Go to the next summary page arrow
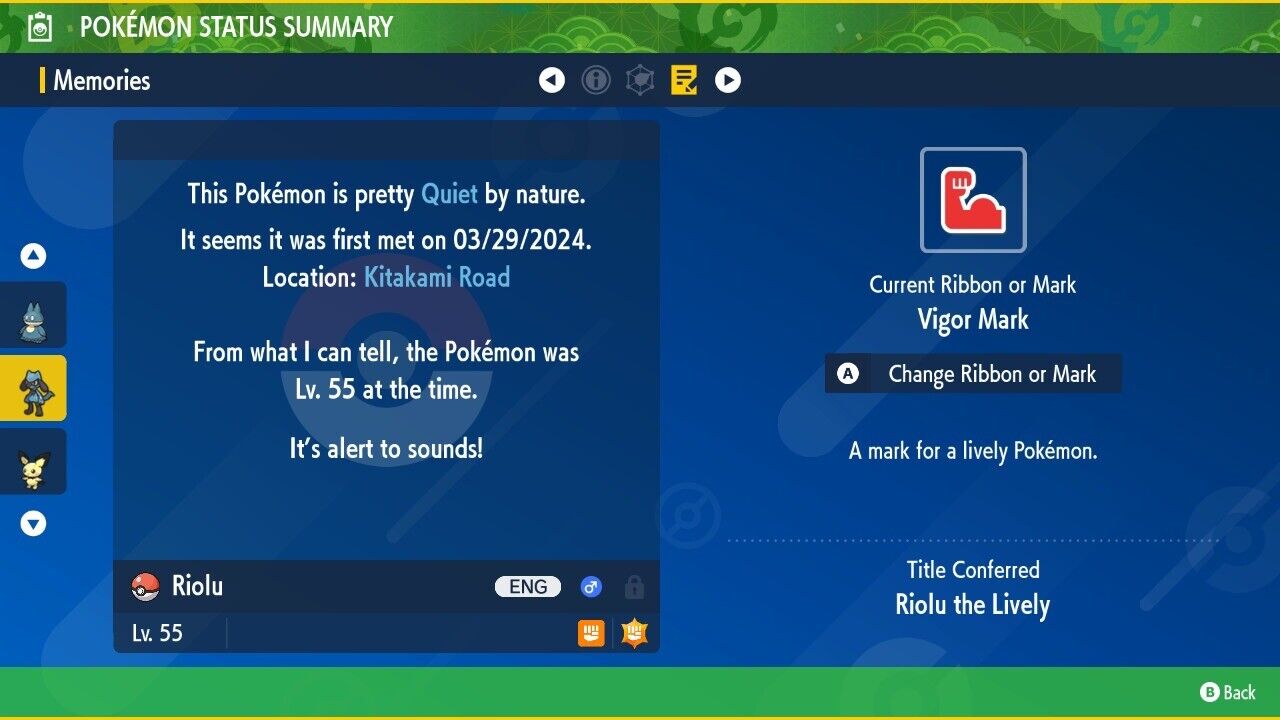 [x=728, y=80]
